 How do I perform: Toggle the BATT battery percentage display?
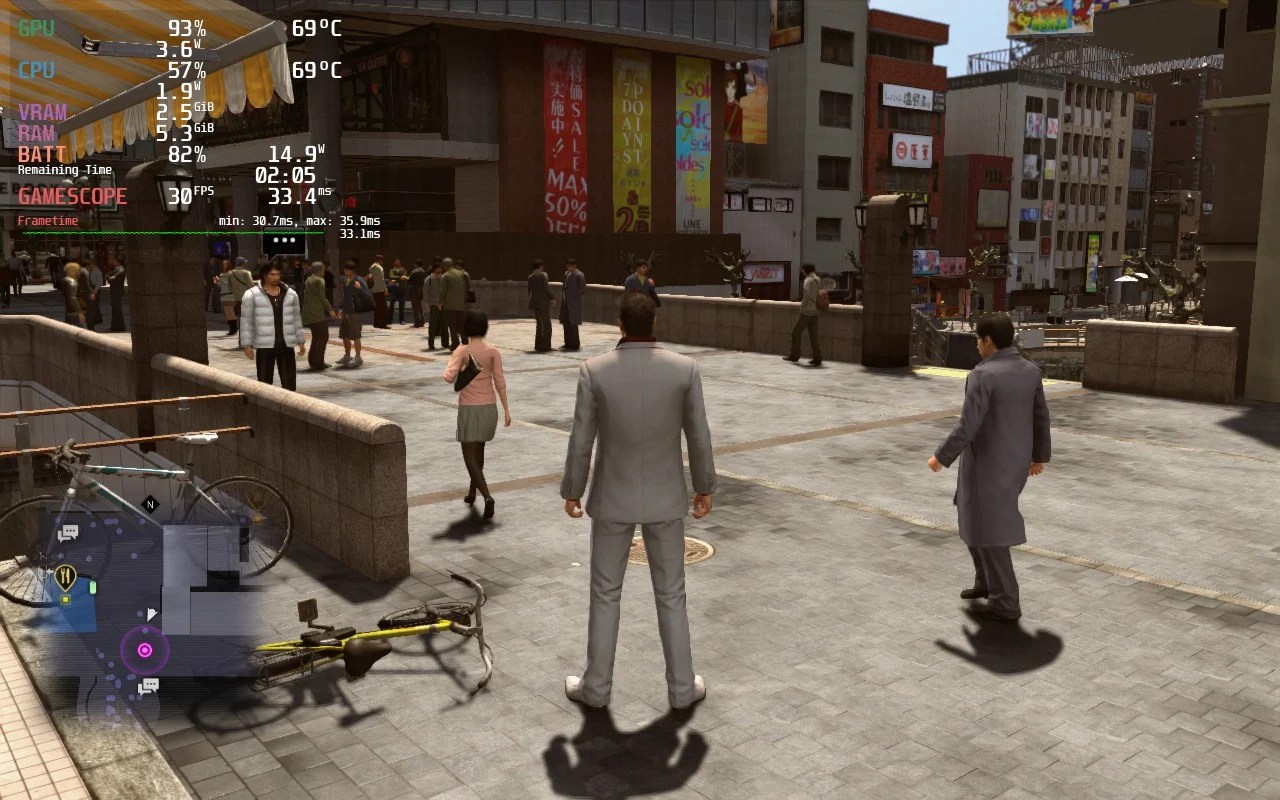[x=42, y=155]
